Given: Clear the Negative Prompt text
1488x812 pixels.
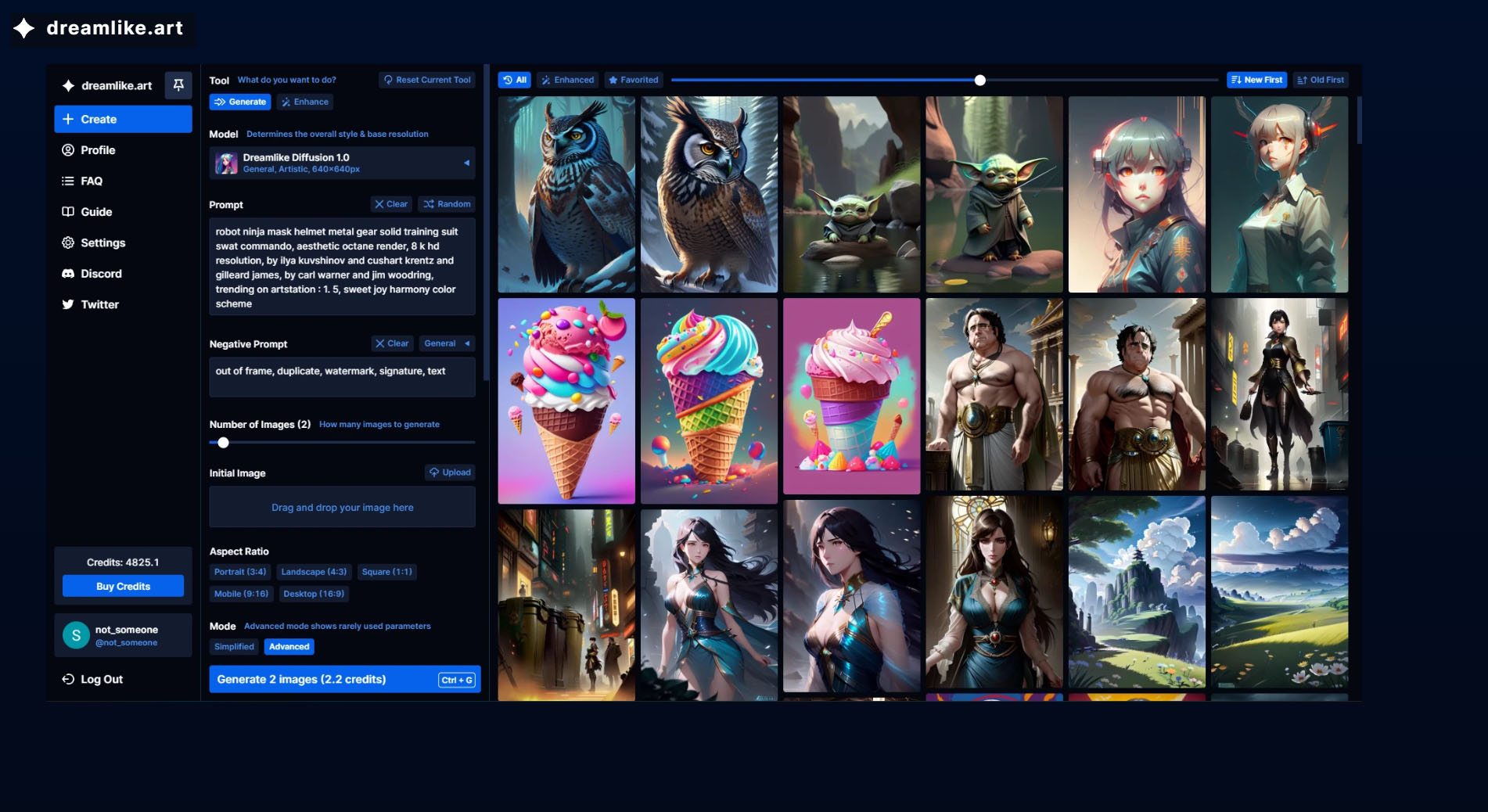Looking at the screenshot, I should tap(392, 343).
